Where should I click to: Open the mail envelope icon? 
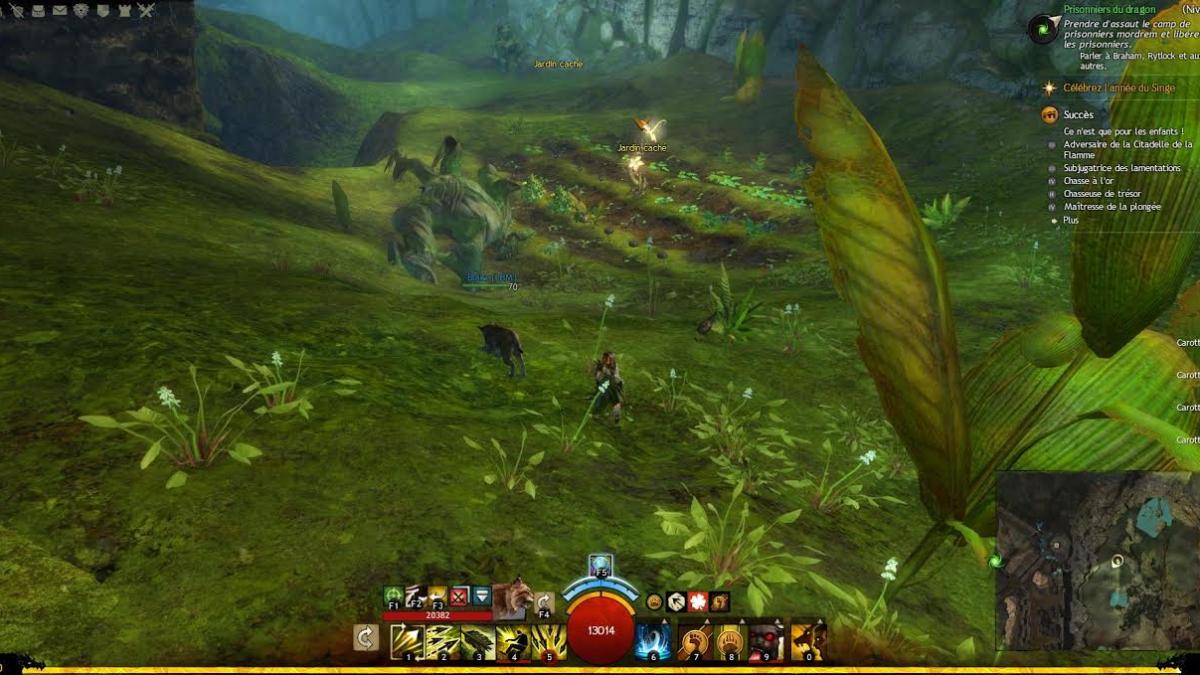point(59,10)
